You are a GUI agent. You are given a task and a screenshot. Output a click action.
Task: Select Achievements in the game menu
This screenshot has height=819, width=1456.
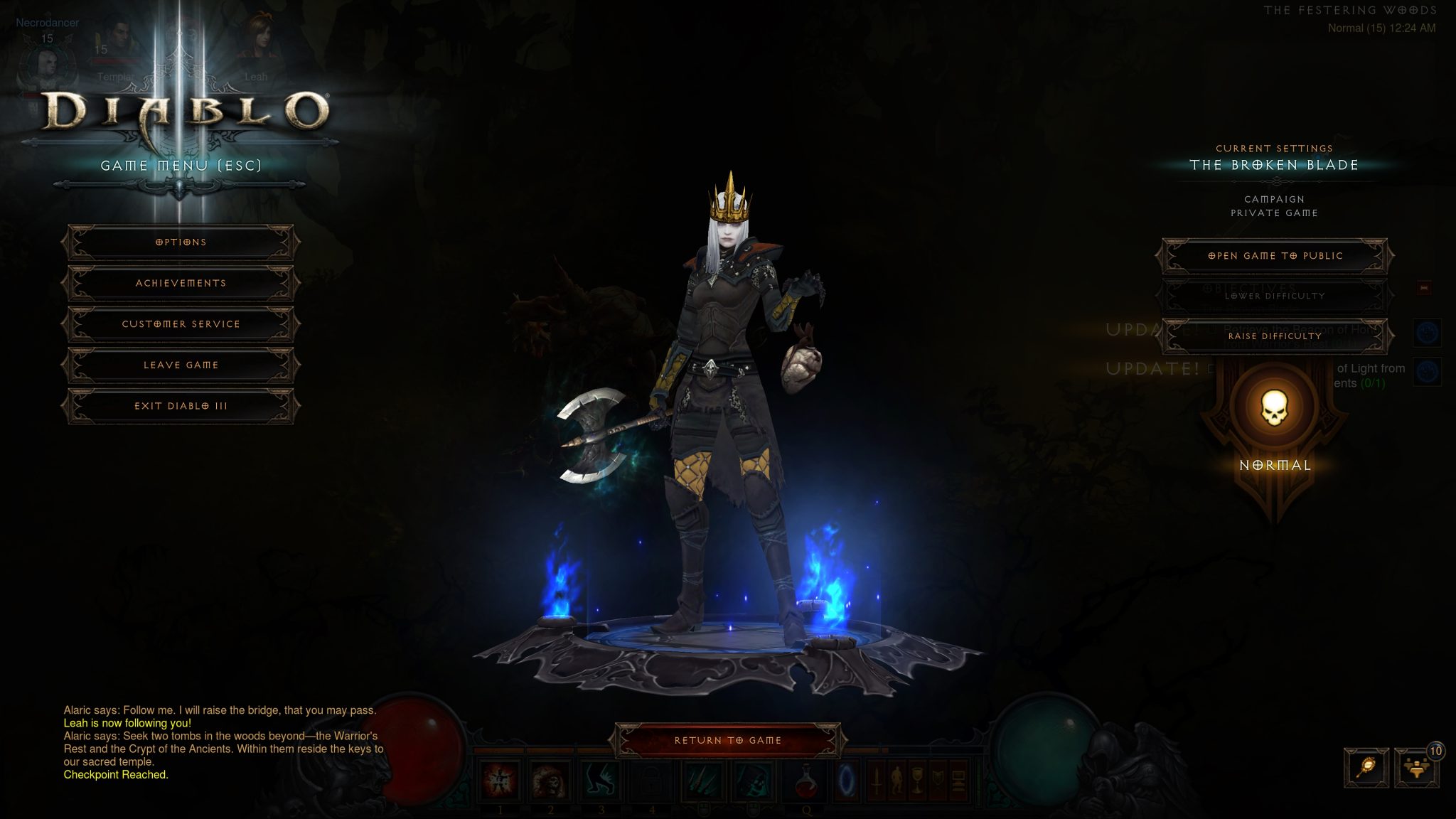click(x=180, y=283)
